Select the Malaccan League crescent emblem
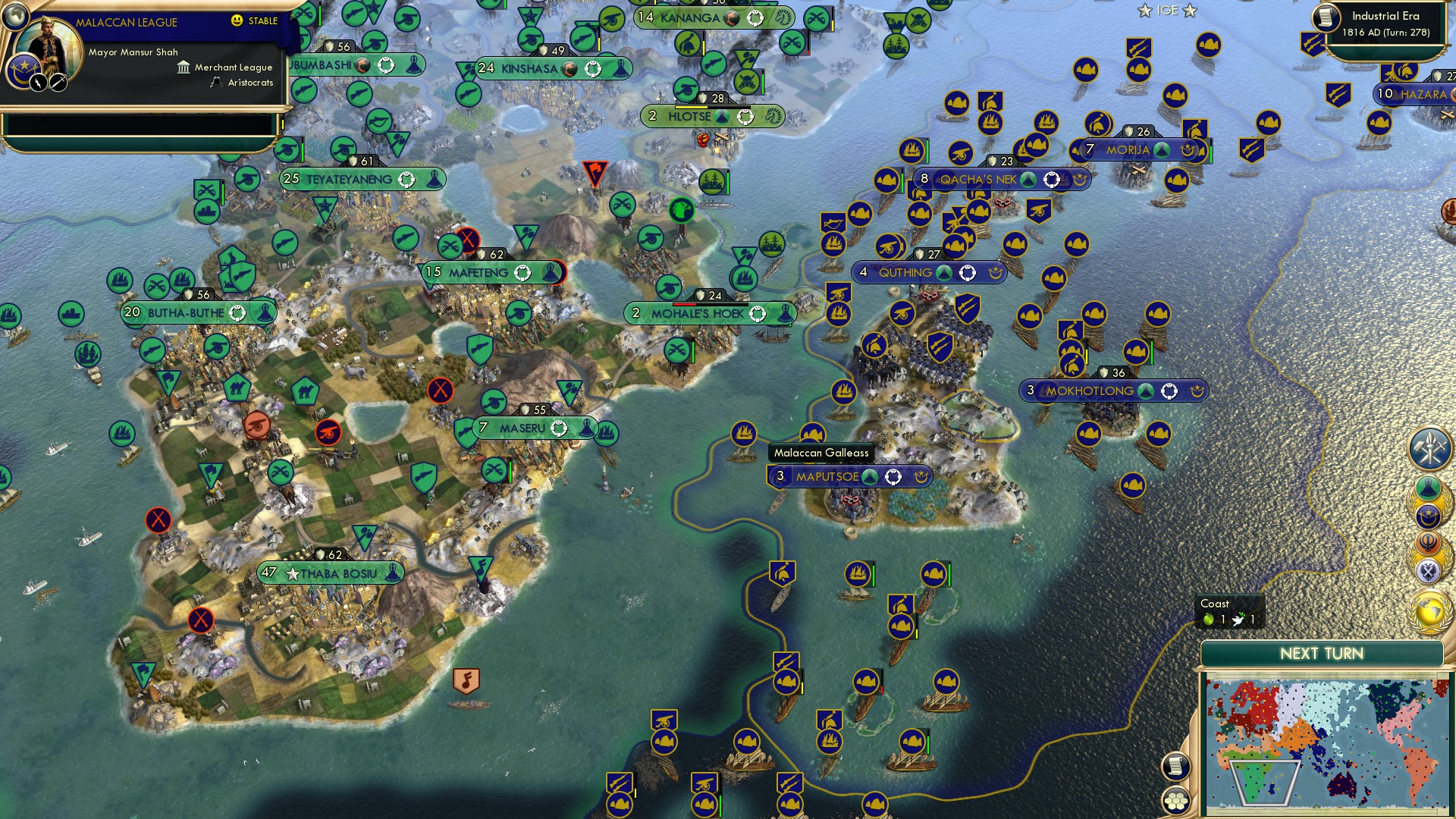The height and width of the screenshot is (819, 1456). (x=24, y=70)
